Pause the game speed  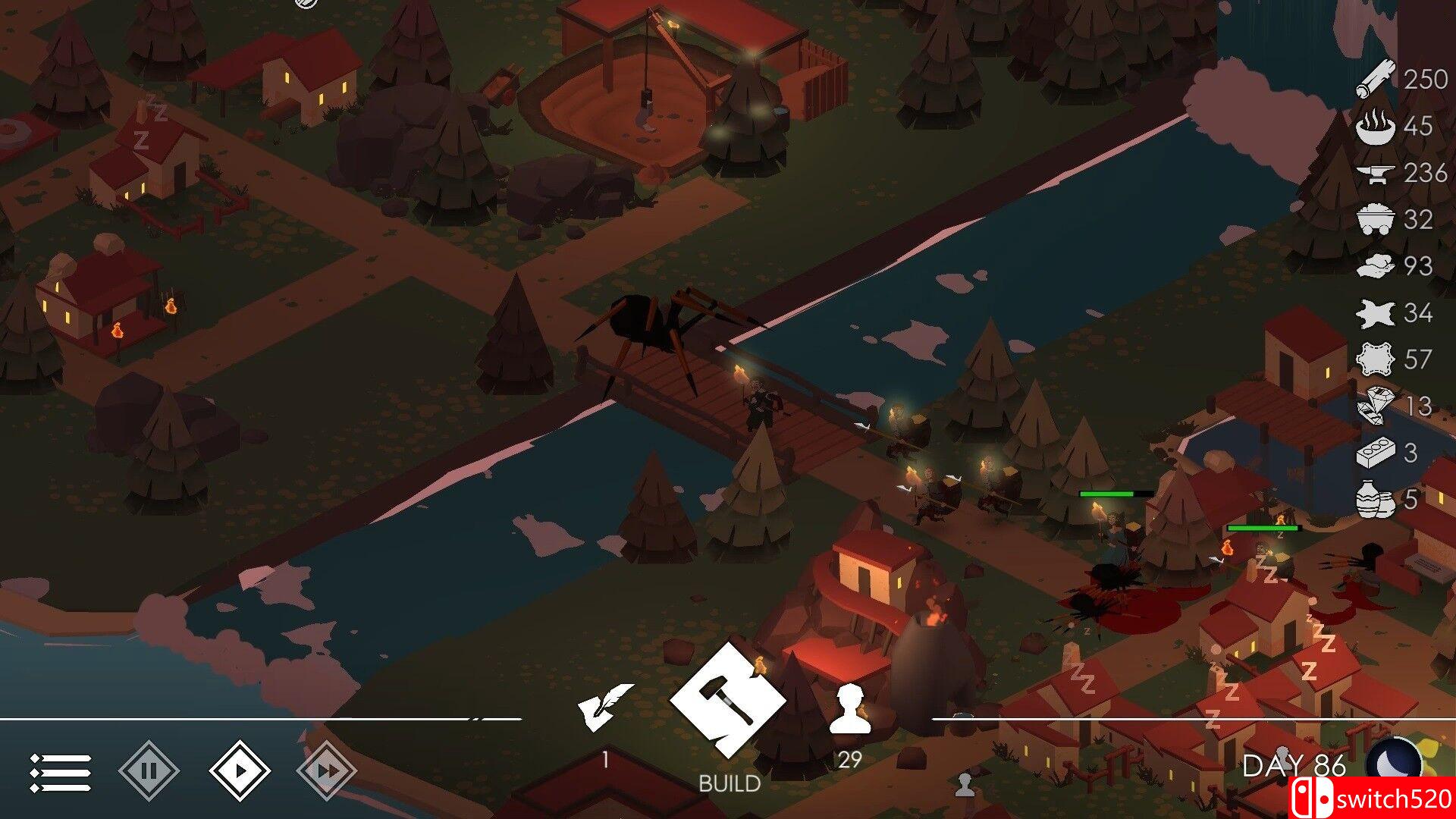[x=149, y=771]
